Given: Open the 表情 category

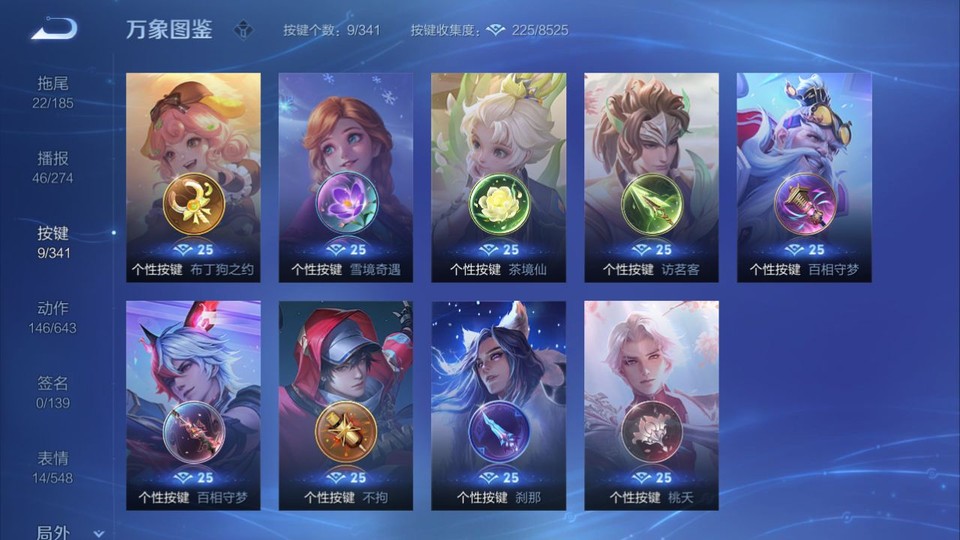Looking at the screenshot, I should pyautogui.click(x=54, y=467).
